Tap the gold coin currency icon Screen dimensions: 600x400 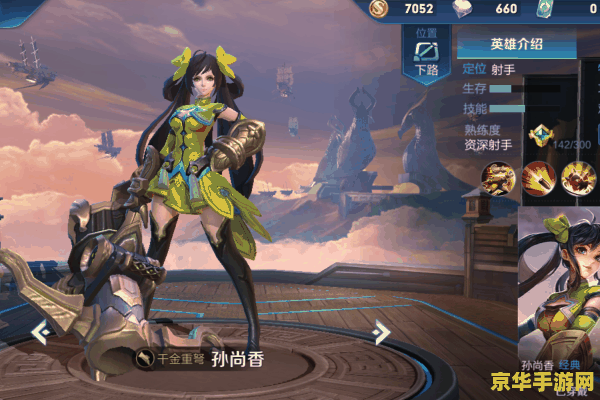click(378, 10)
